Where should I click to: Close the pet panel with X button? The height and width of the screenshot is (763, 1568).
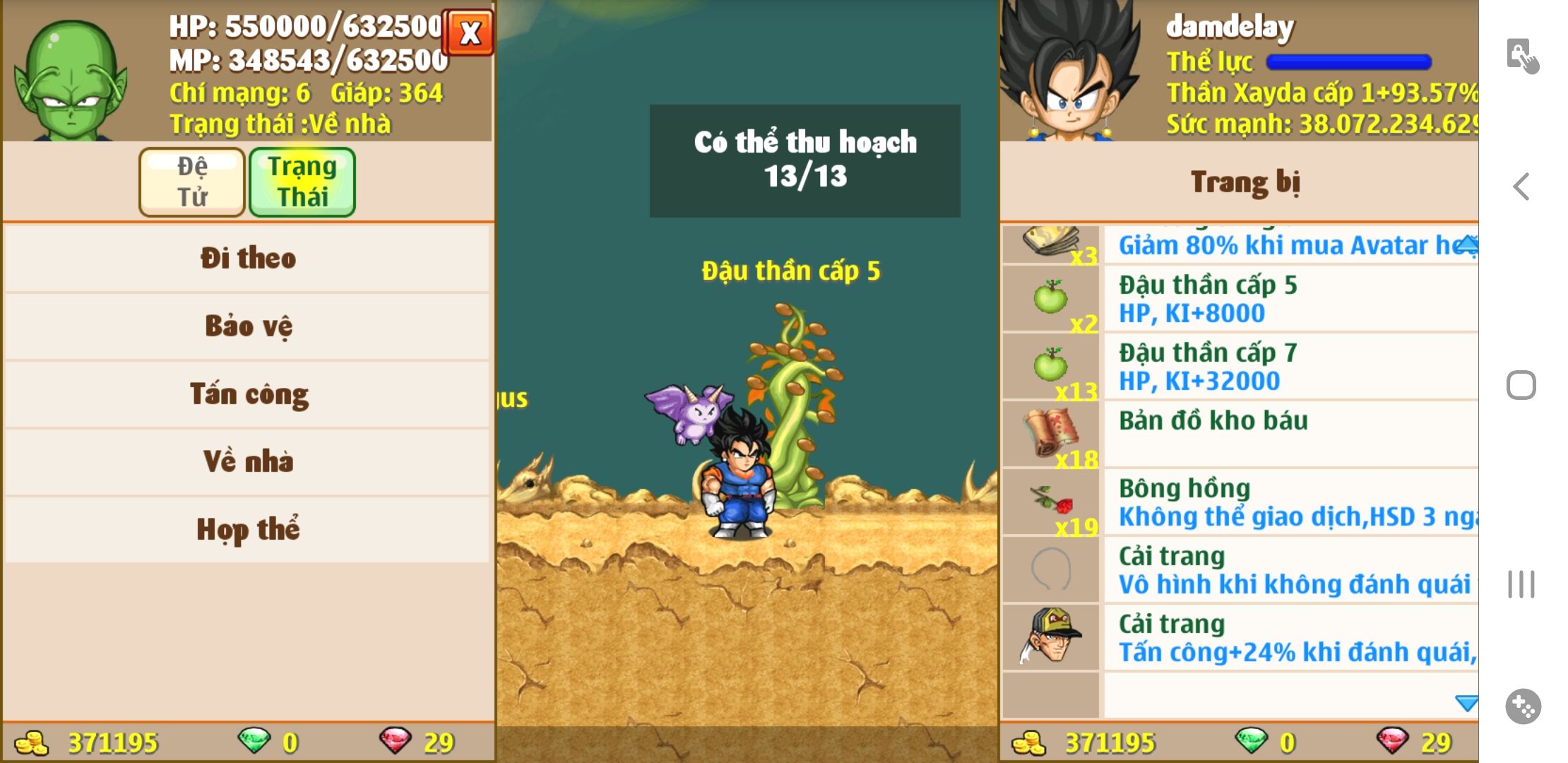click(x=470, y=32)
